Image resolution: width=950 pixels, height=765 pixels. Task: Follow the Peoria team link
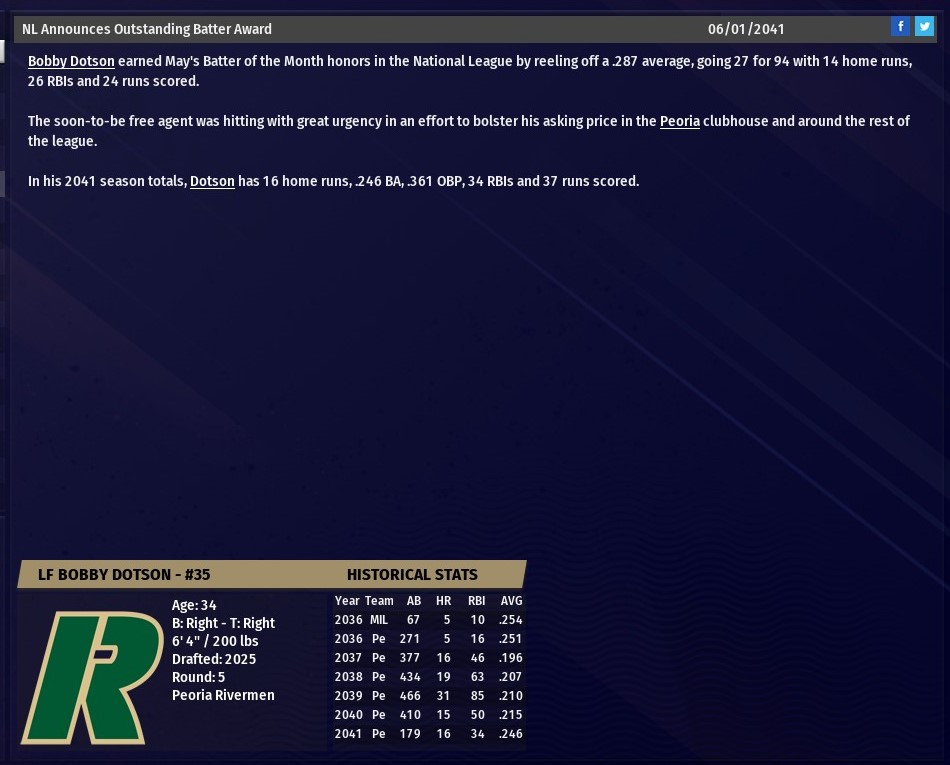[679, 121]
